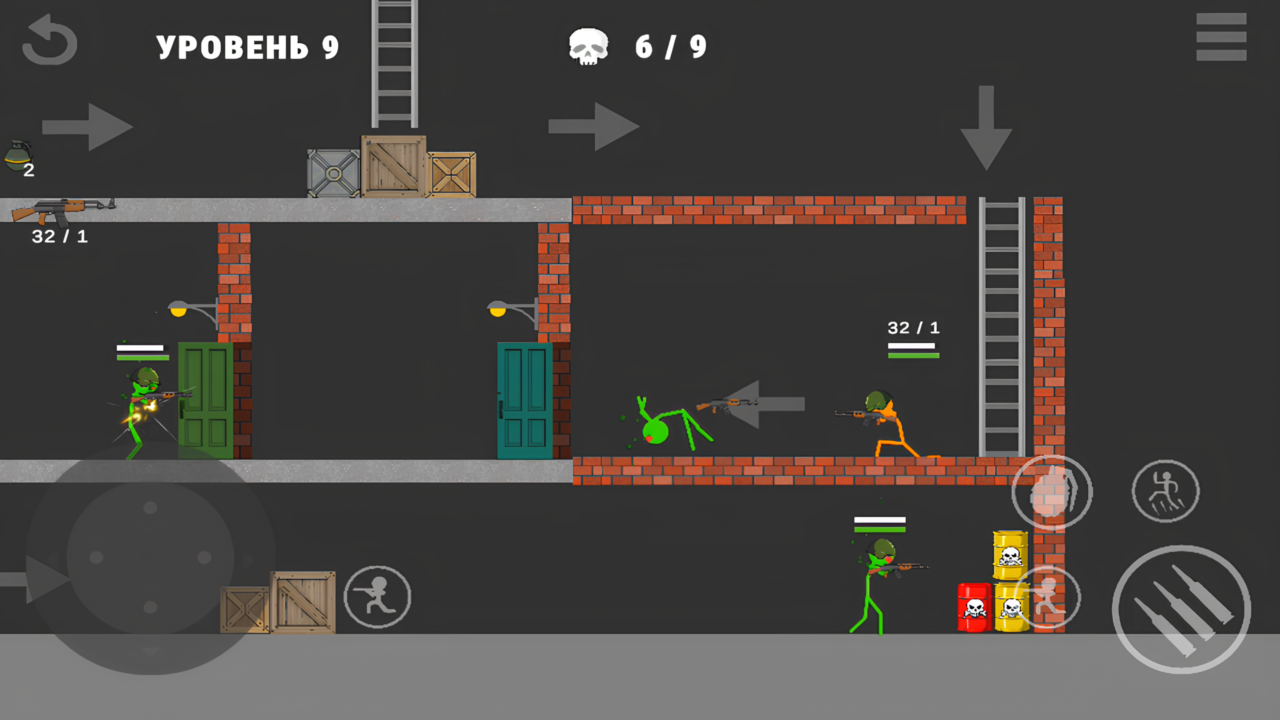Tap the УРОВЕНЬ 9 level label
This screenshot has width=1280, height=720.
tap(247, 46)
